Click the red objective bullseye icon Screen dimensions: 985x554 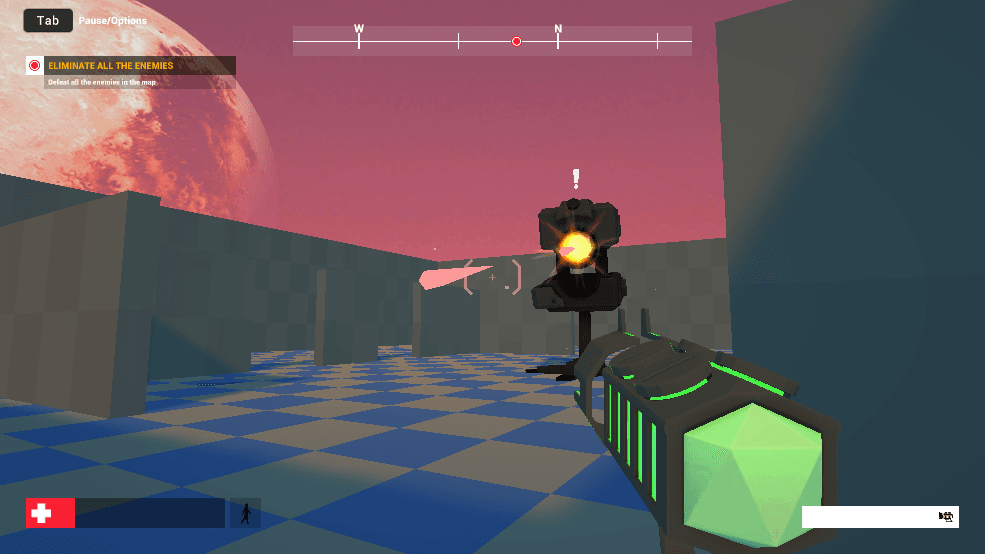coord(35,66)
